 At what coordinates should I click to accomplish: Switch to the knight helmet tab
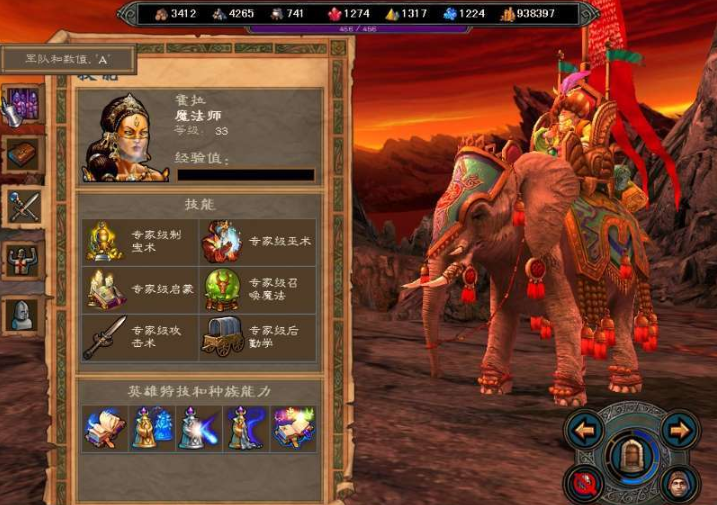(22, 314)
